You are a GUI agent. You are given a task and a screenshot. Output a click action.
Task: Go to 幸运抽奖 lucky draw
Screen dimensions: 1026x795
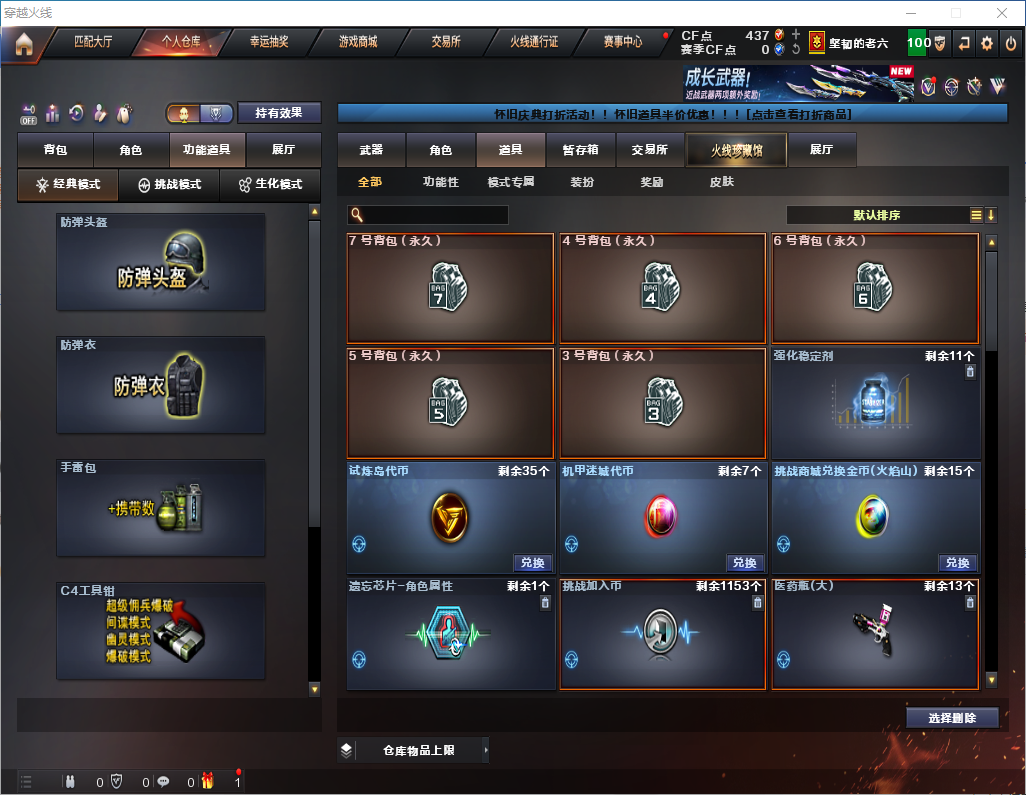268,42
